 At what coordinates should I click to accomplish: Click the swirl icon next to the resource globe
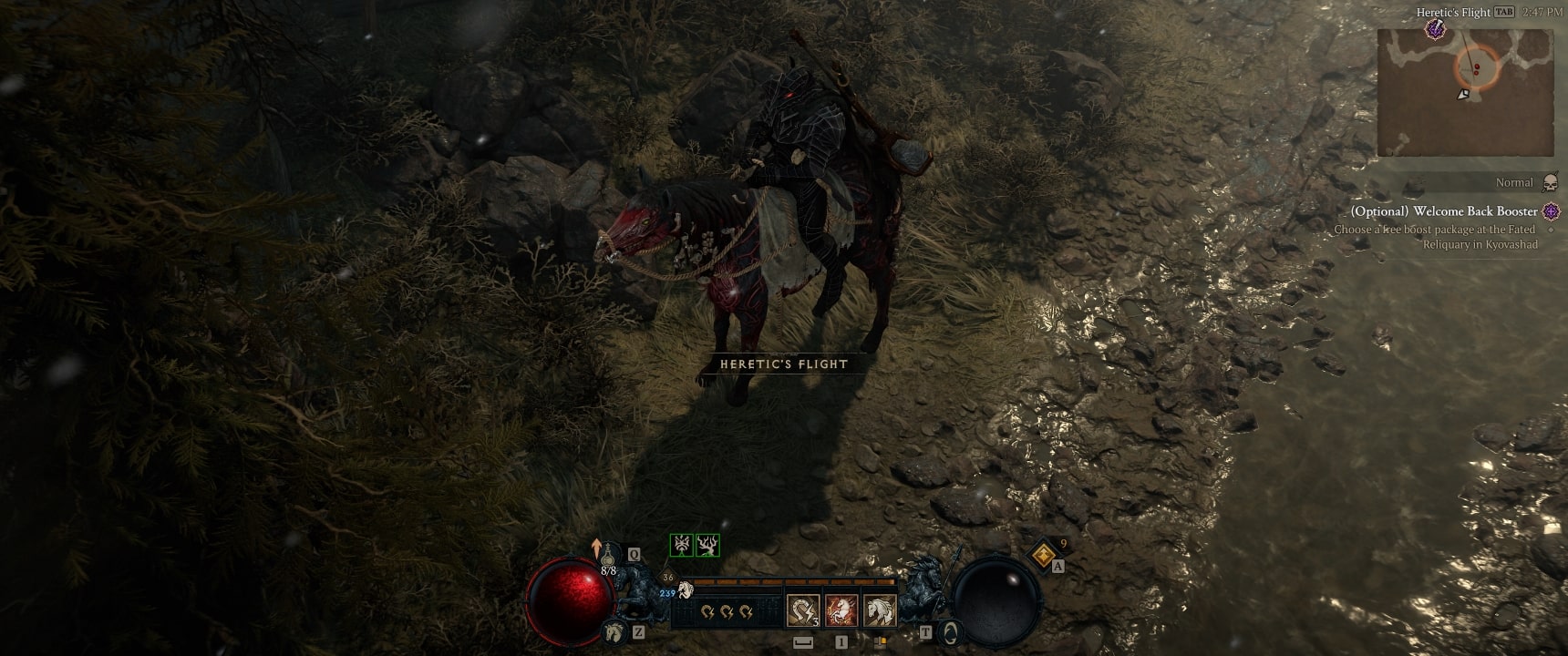(x=951, y=630)
